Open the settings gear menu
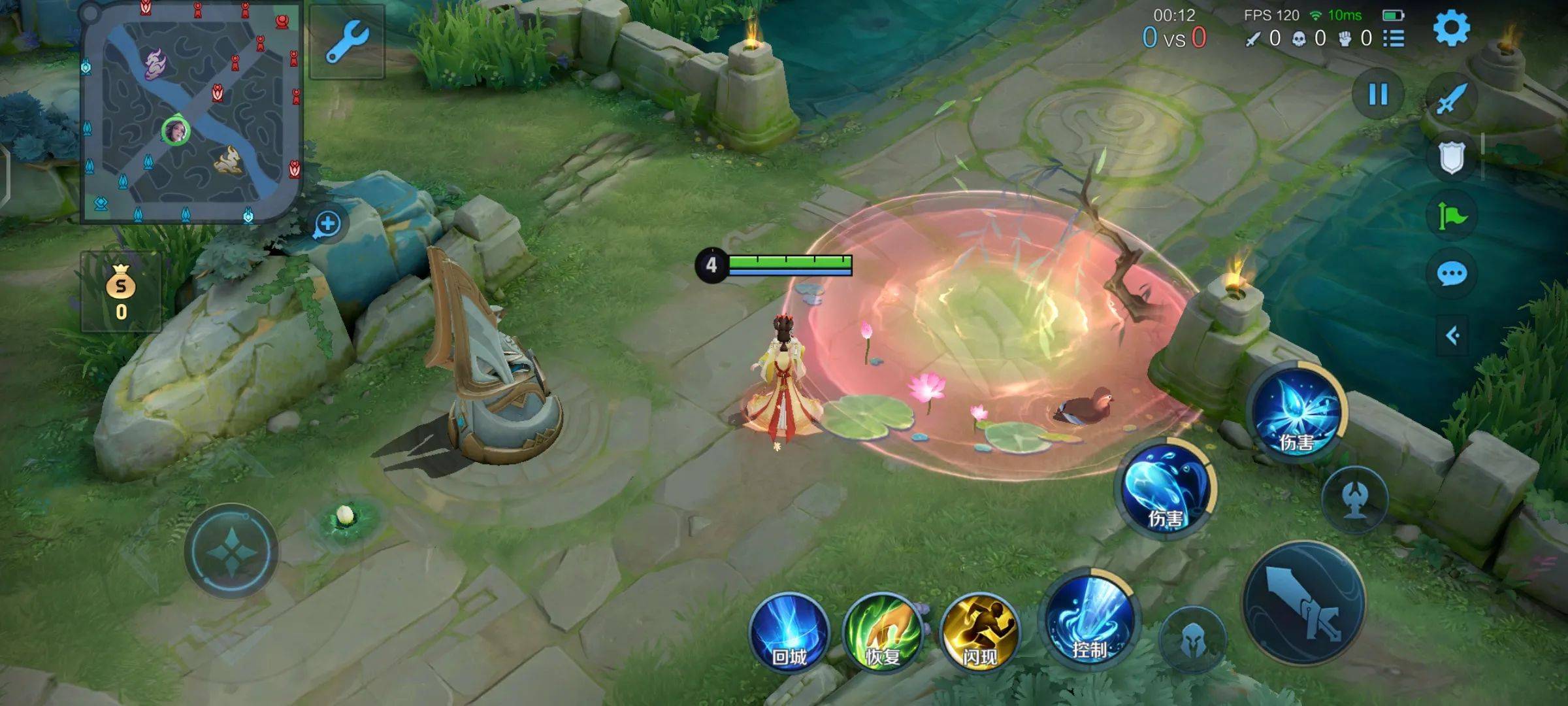 (1451, 28)
